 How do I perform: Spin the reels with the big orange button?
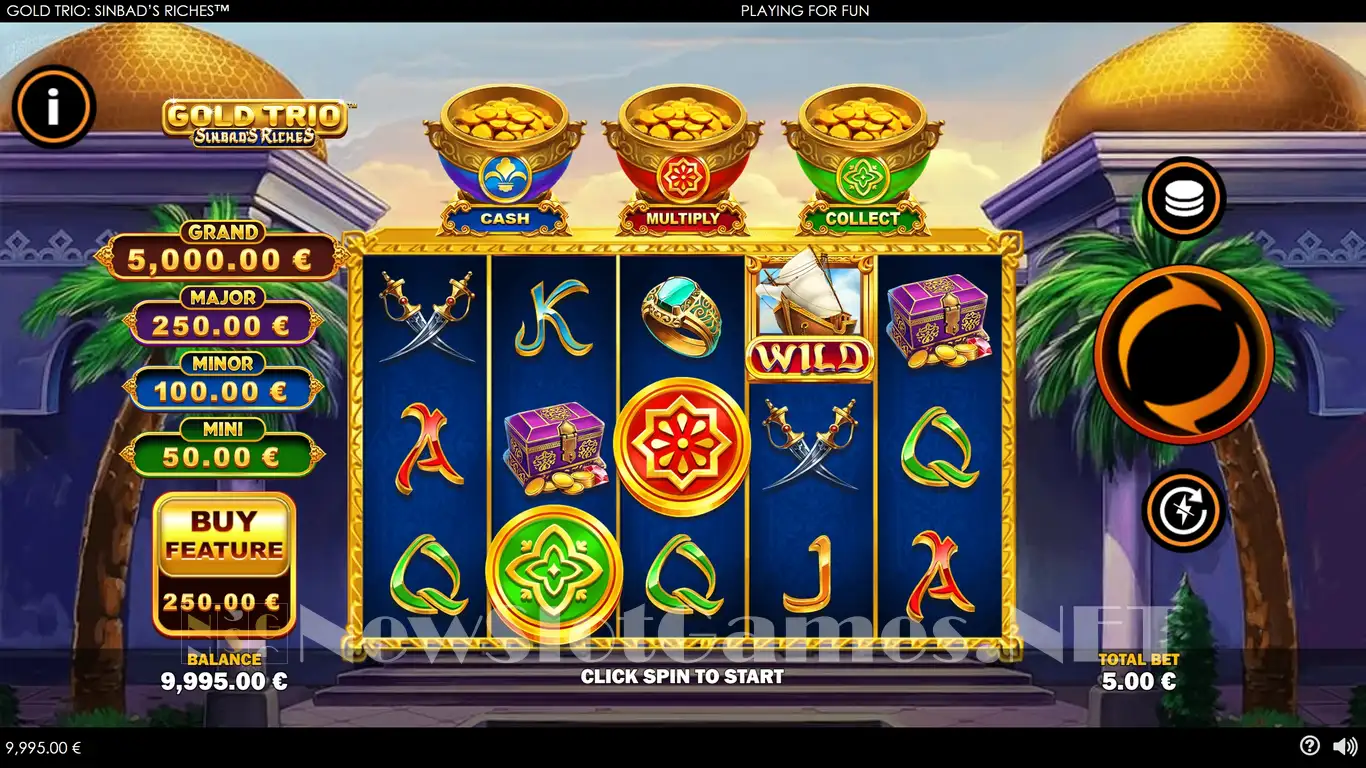point(1184,354)
